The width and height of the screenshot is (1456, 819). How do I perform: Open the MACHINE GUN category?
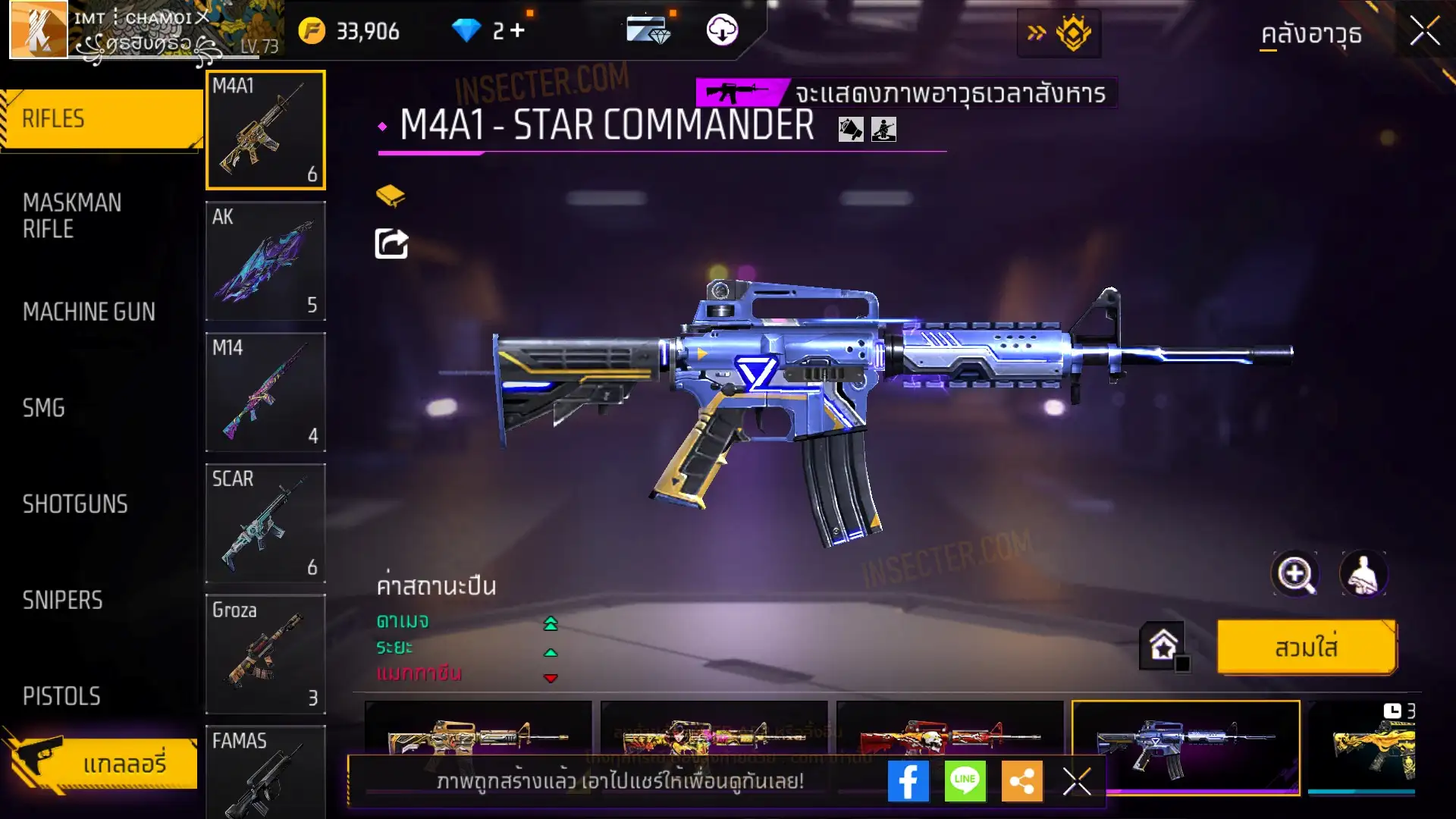point(89,312)
